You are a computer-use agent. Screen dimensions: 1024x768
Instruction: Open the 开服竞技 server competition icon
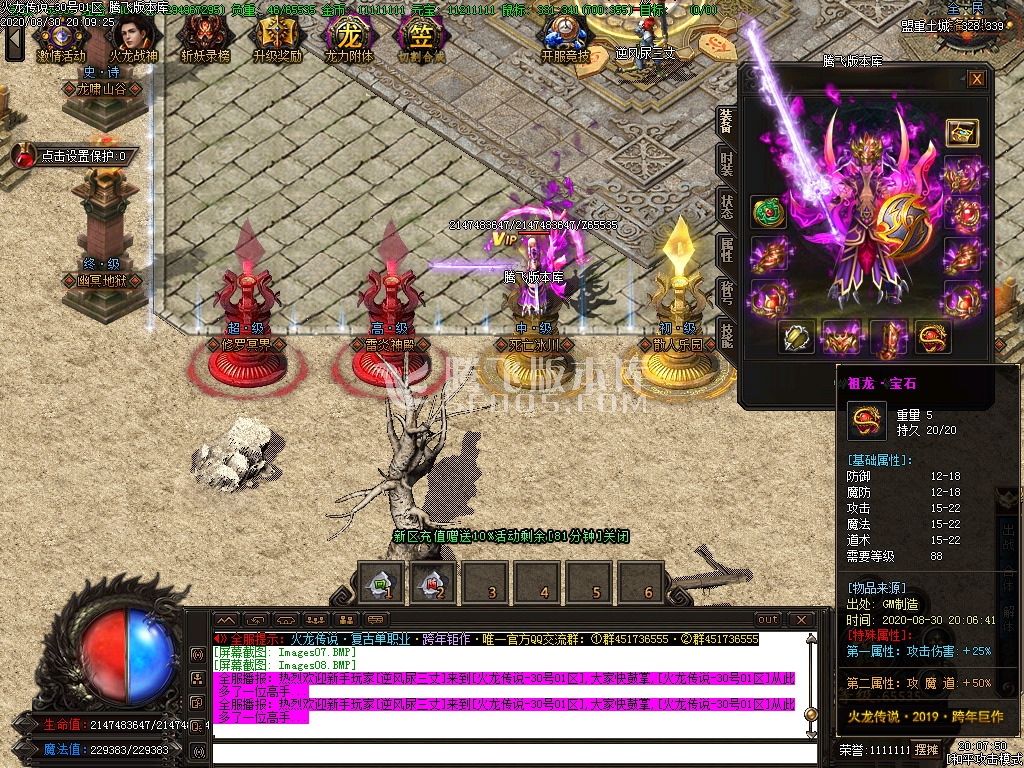click(566, 38)
